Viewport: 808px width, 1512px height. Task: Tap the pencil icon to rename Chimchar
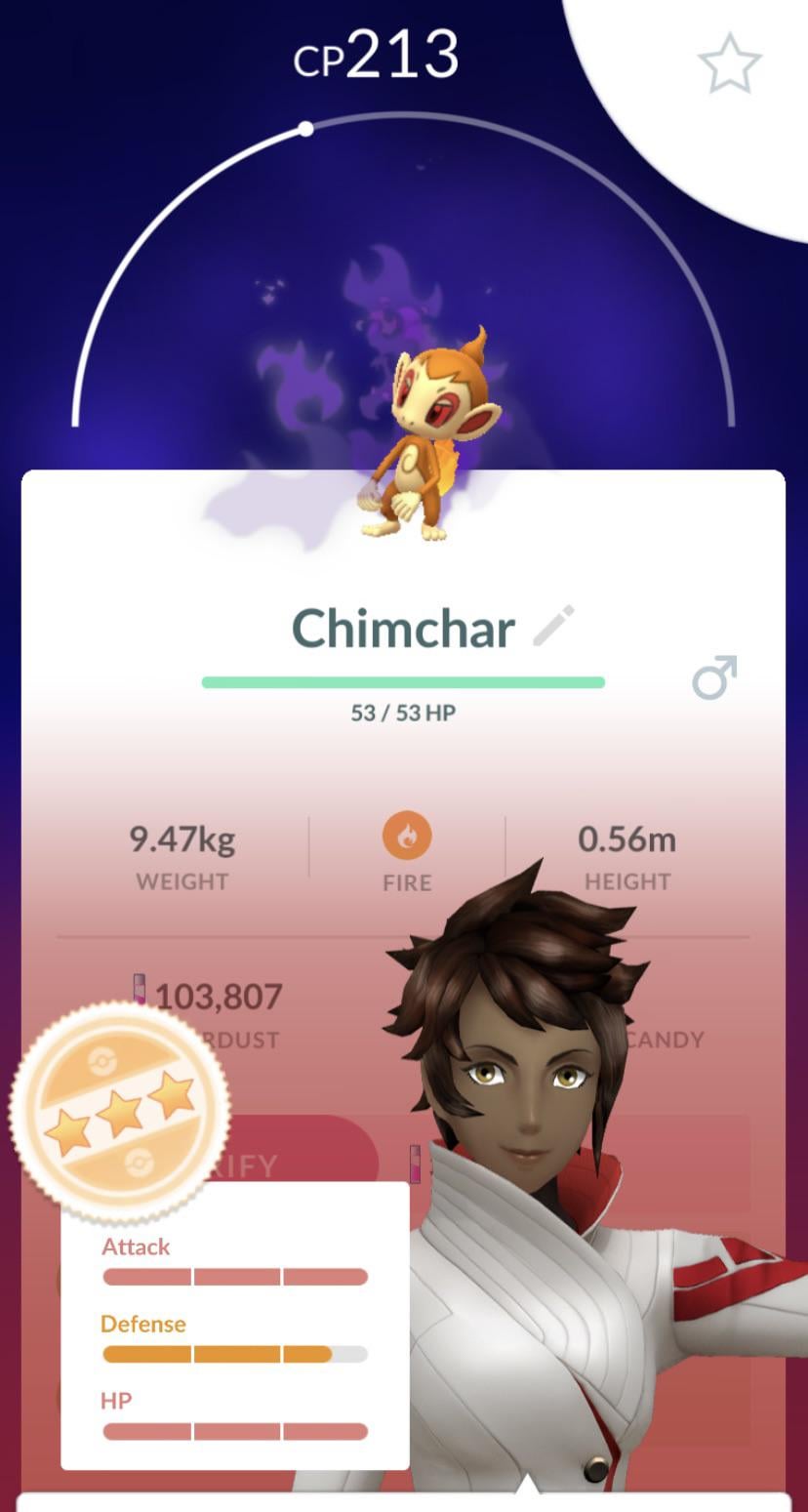click(554, 626)
